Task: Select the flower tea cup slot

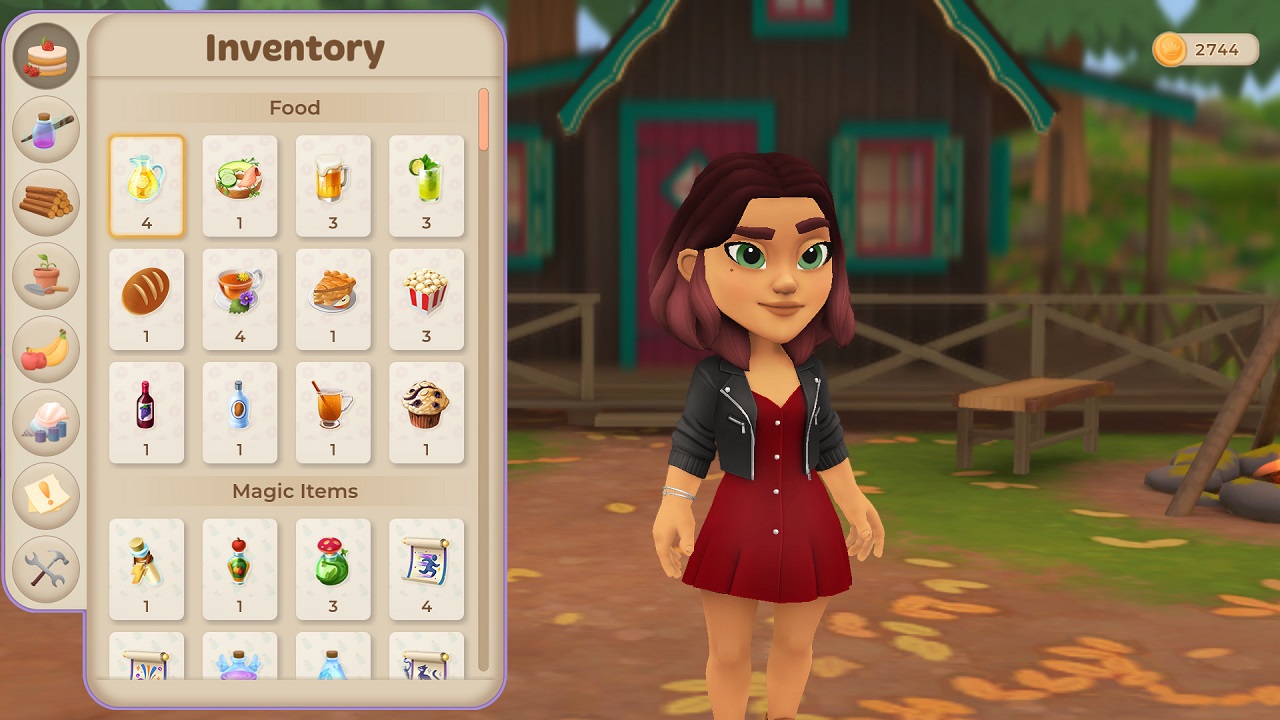Action: [240, 299]
